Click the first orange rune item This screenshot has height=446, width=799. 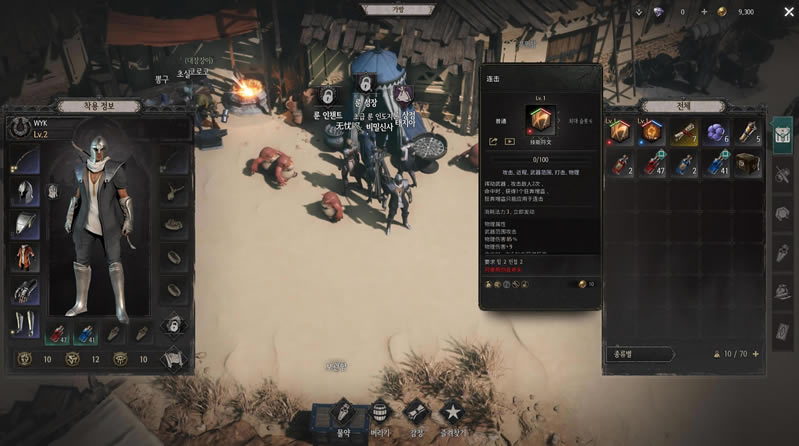click(622, 132)
